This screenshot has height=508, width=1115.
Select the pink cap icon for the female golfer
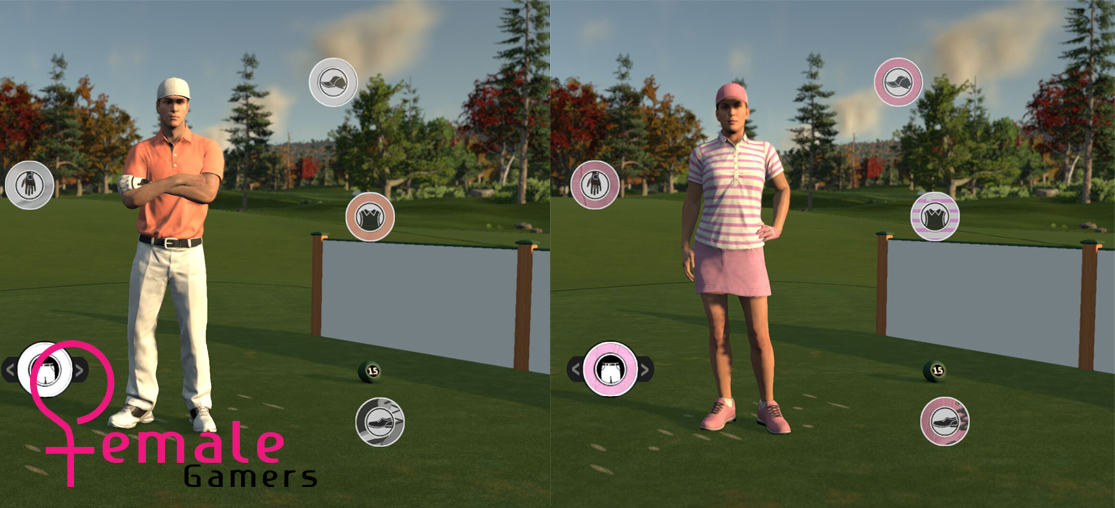click(x=898, y=82)
